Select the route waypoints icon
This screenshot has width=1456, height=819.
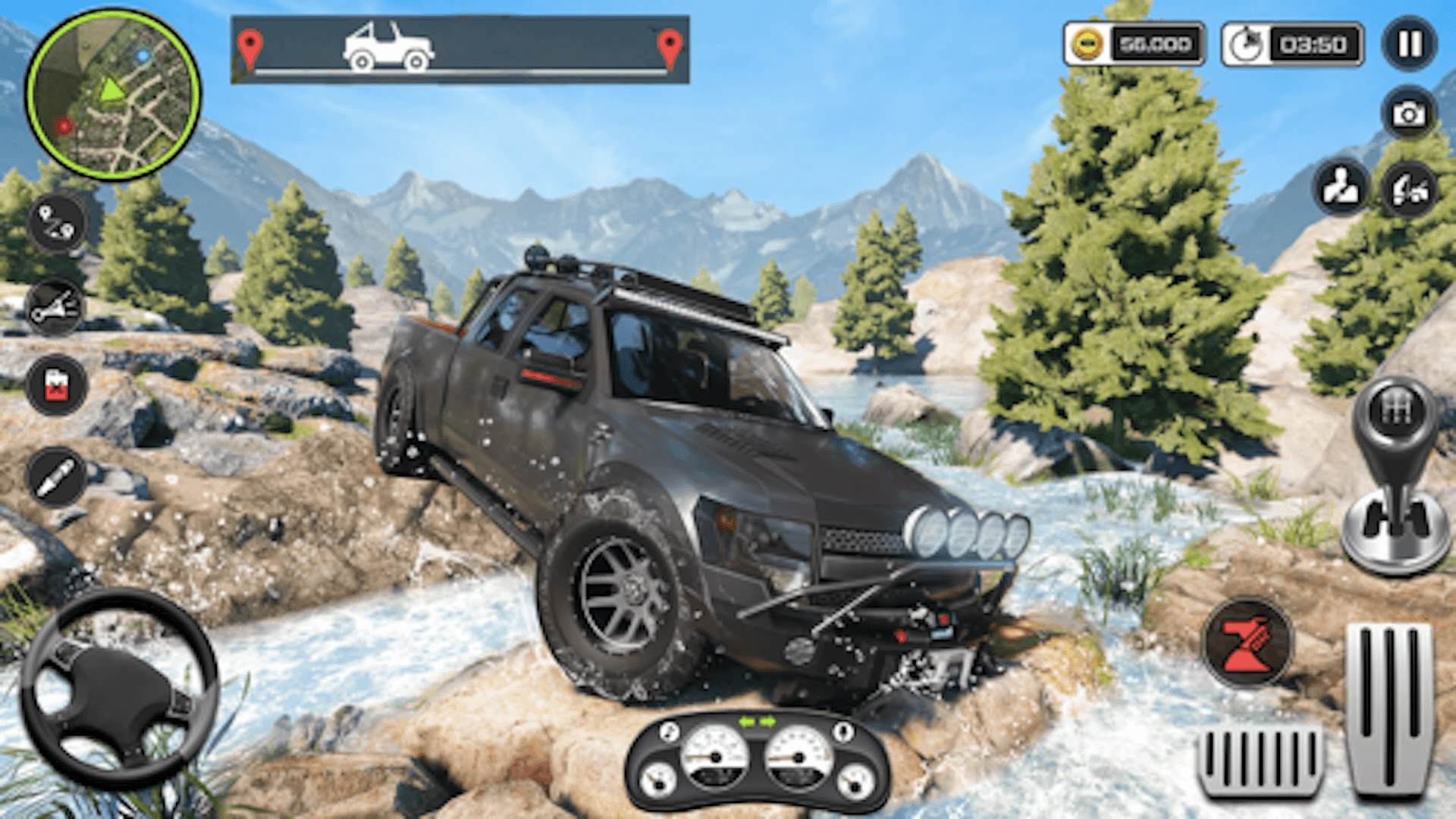tap(57, 221)
